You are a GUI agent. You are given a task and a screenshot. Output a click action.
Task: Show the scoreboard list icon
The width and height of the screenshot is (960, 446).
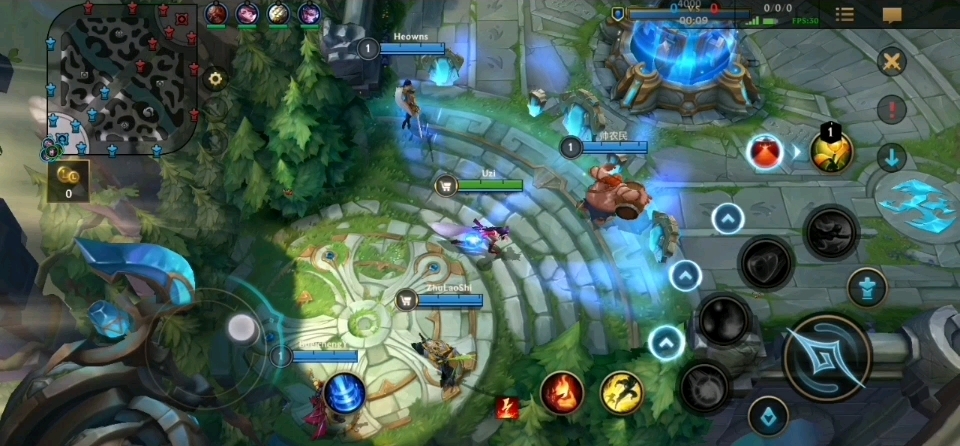pos(845,14)
